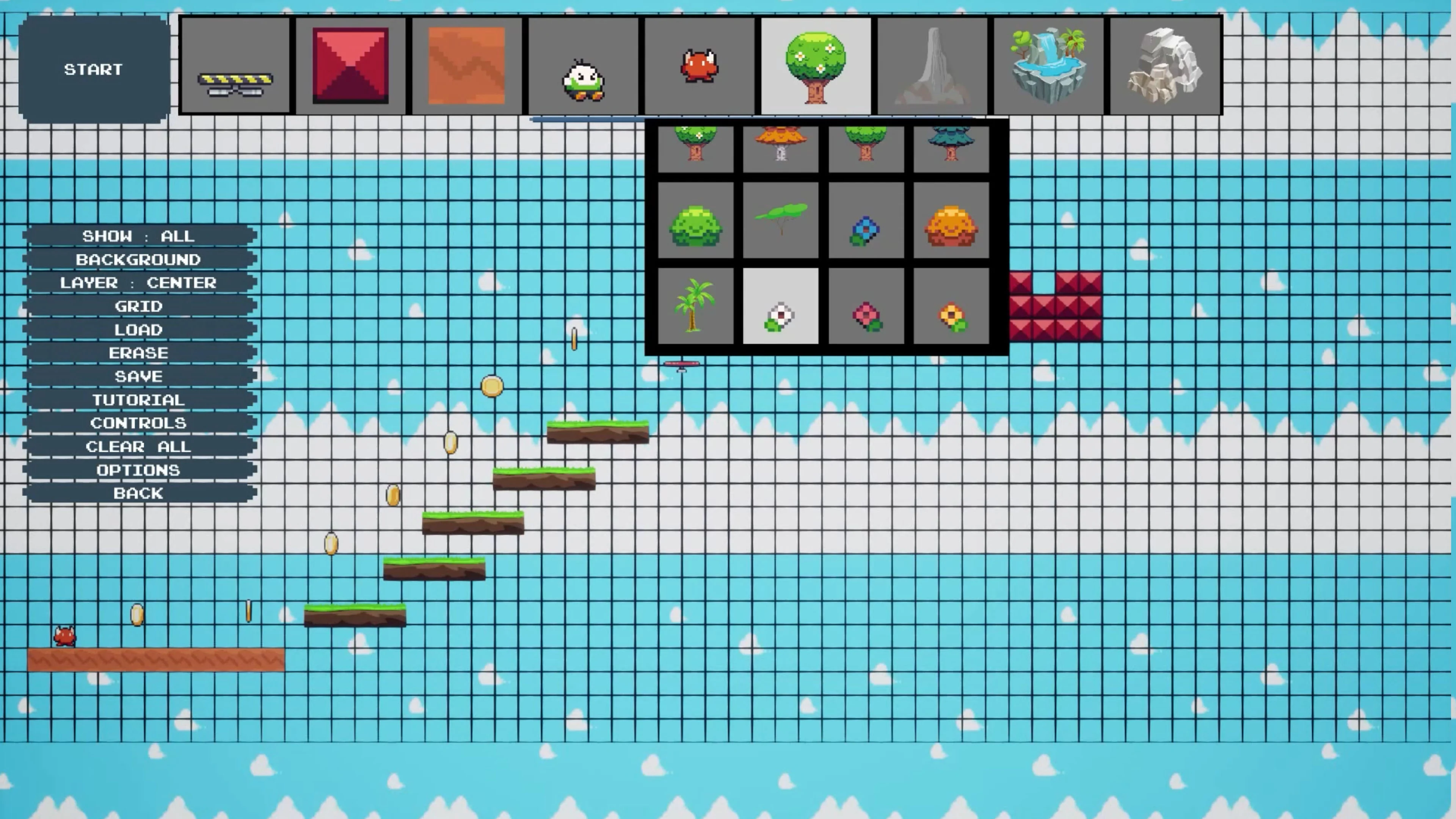Select the red spike block tile
The width and height of the screenshot is (1456, 819).
350,64
